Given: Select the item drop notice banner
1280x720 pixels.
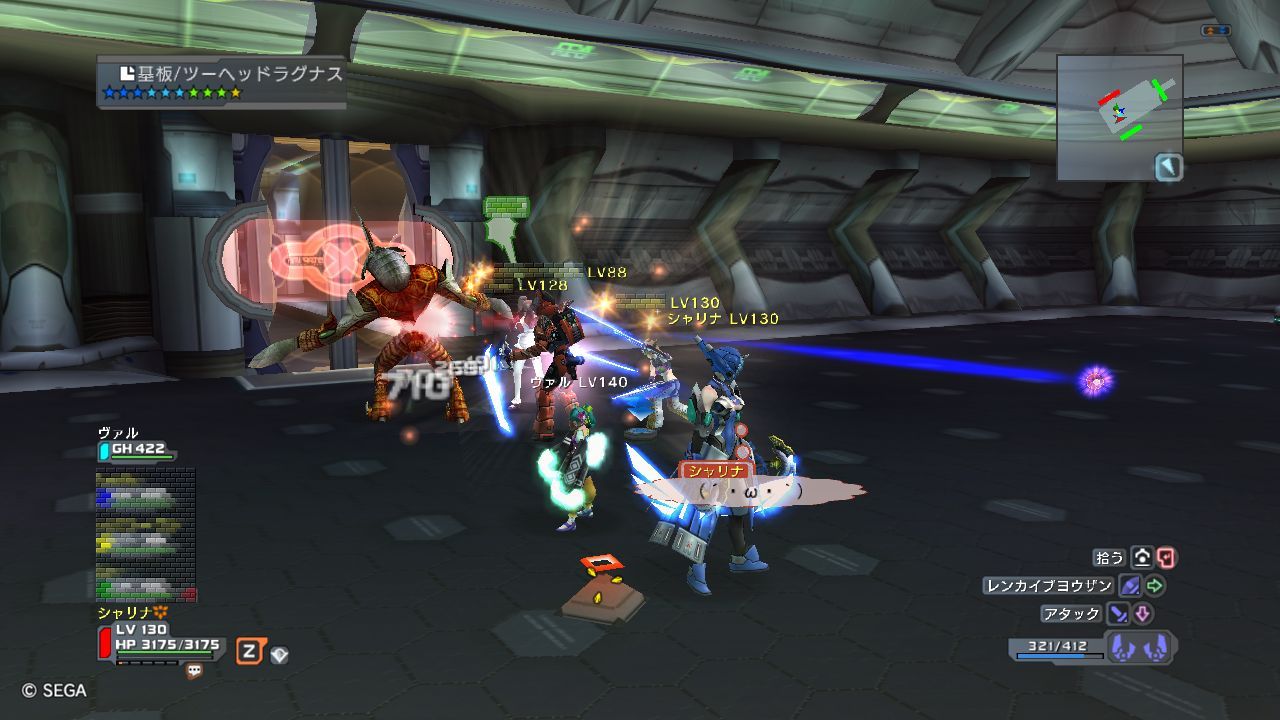Looking at the screenshot, I should [x=221, y=82].
